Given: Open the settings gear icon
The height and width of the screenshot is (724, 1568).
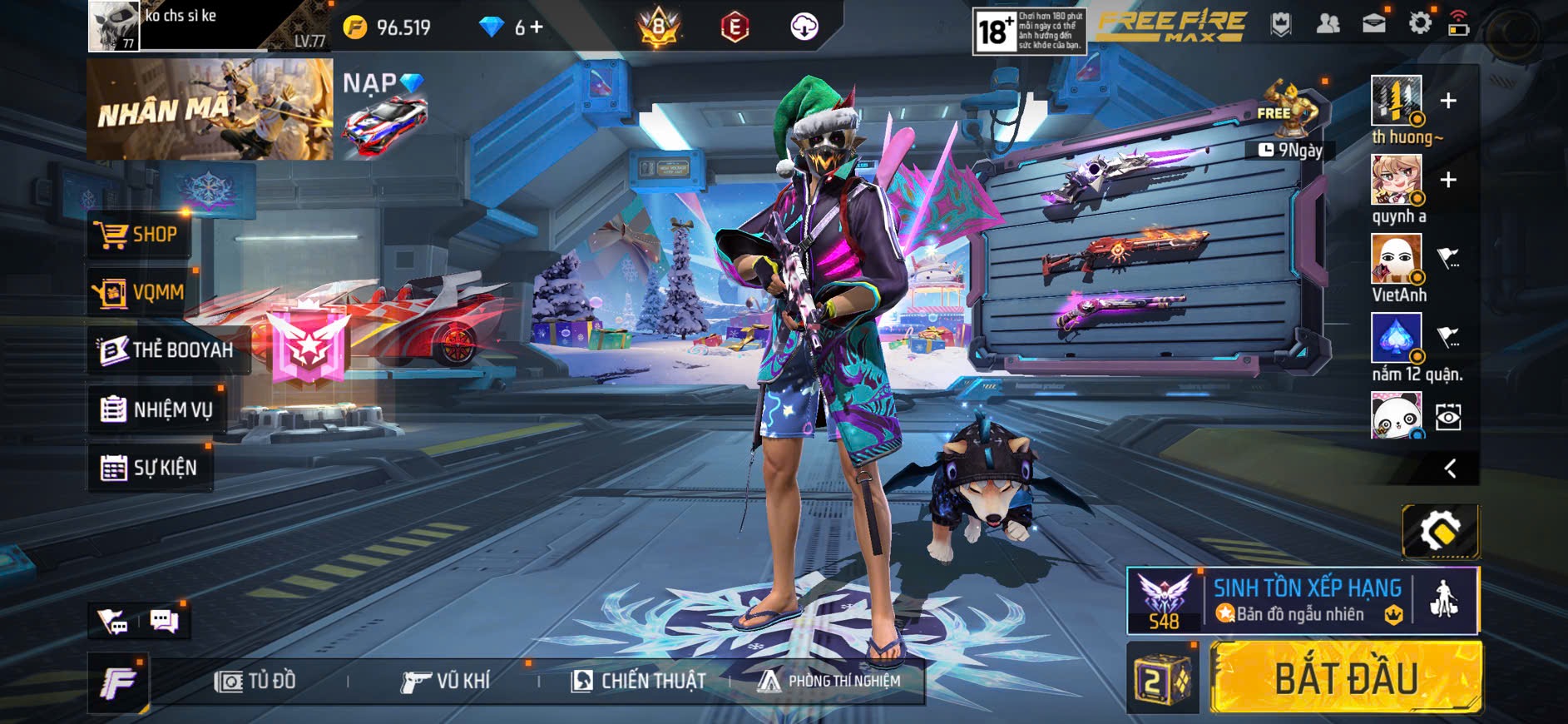Looking at the screenshot, I should 1419,23.
